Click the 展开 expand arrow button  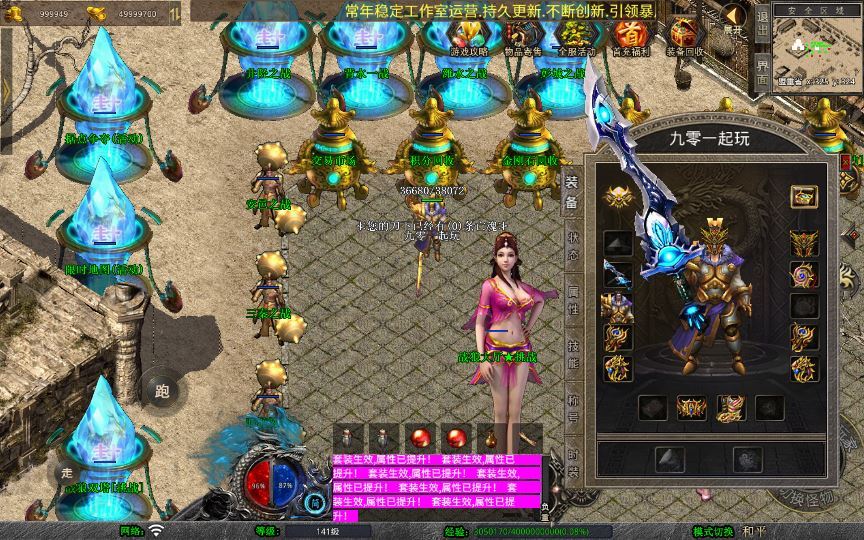(x=734, y=20)
